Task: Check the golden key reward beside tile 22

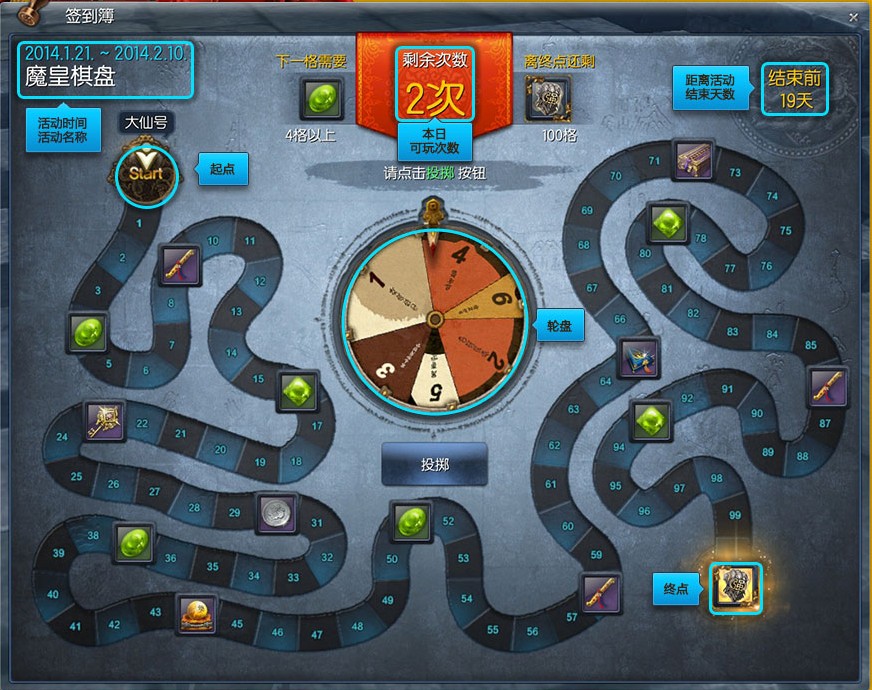Action: [104, 422]
